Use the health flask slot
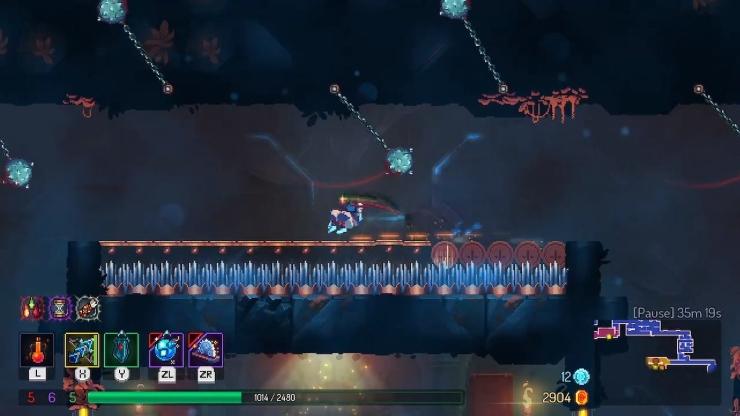The width and height of the screenshot is (740, 416). [37, 350]
